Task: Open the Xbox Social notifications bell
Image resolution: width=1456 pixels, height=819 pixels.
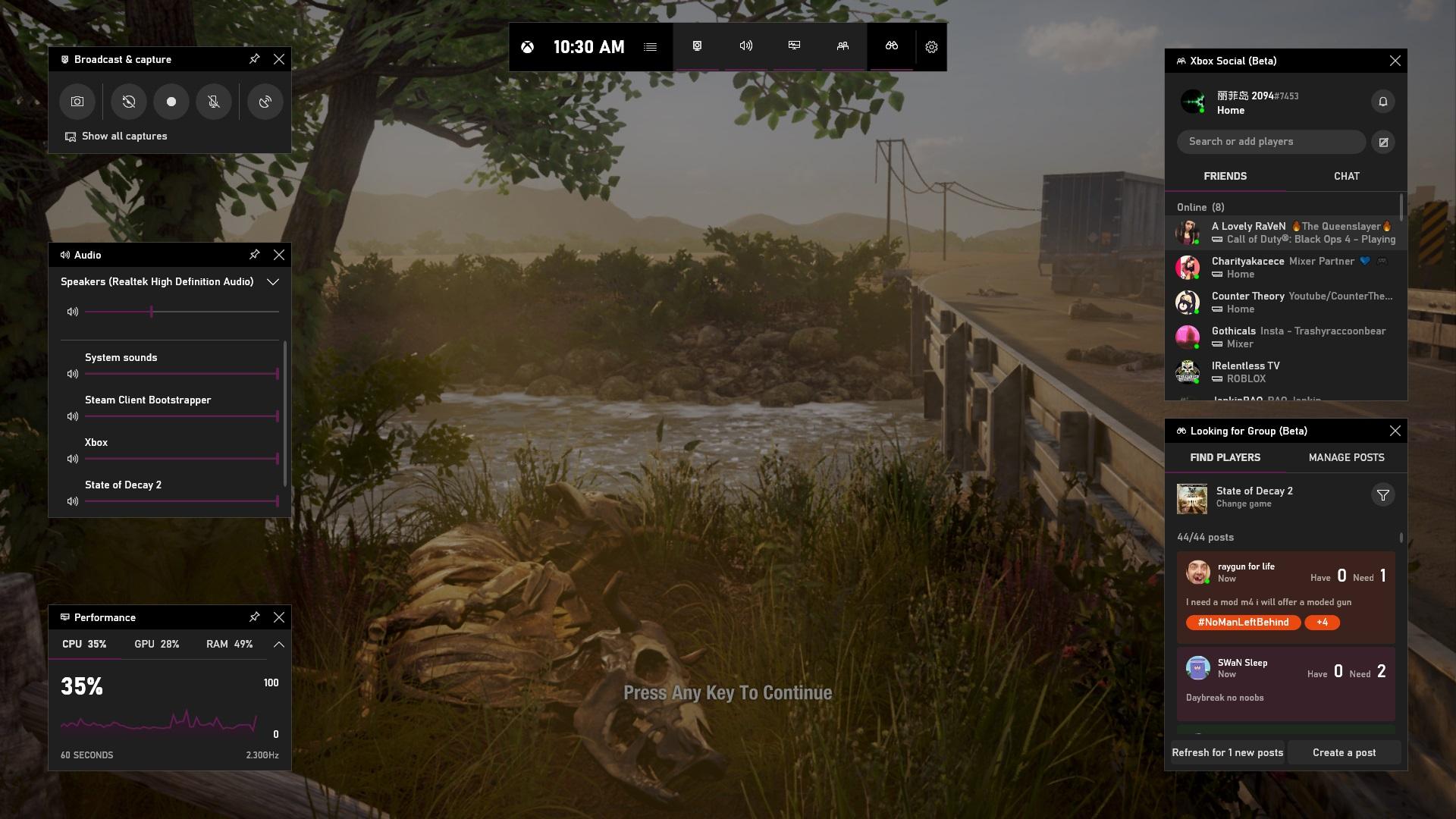Action: (1382, 102)
